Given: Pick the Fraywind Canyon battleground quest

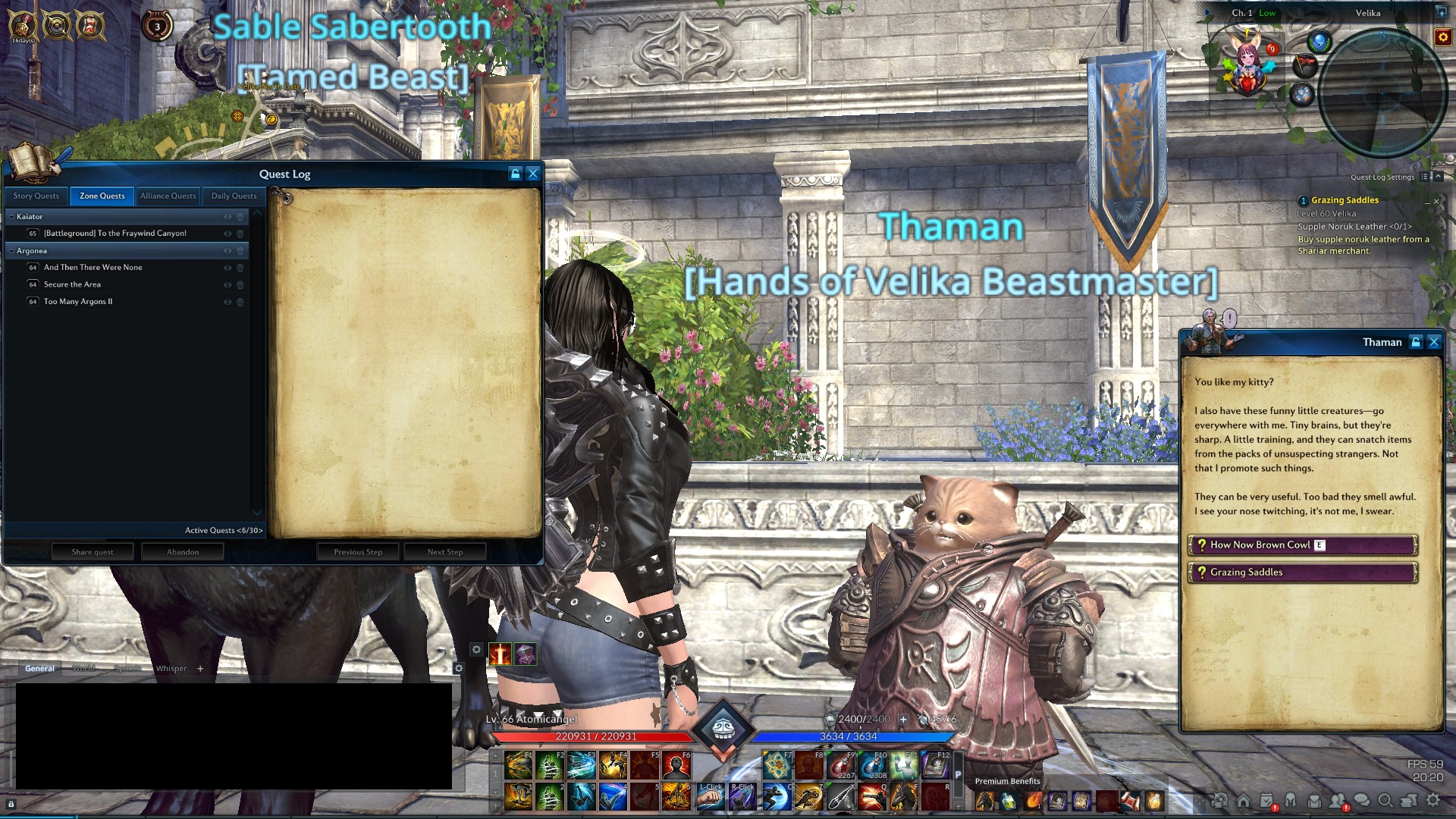Looking at the screenshot, I should 115,234.
